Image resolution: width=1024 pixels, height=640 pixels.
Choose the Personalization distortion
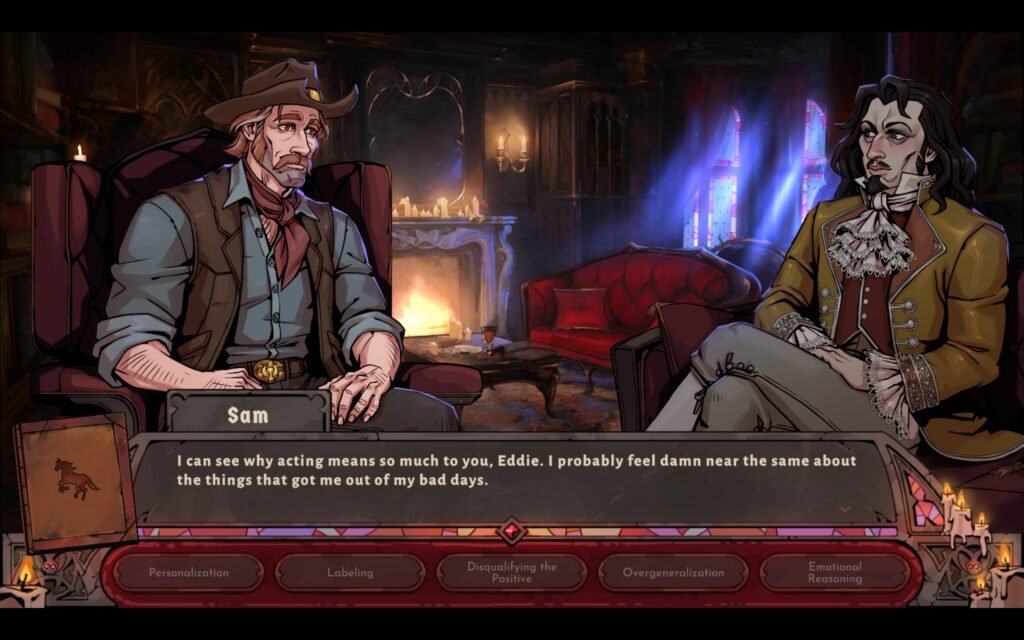(188, 573)
